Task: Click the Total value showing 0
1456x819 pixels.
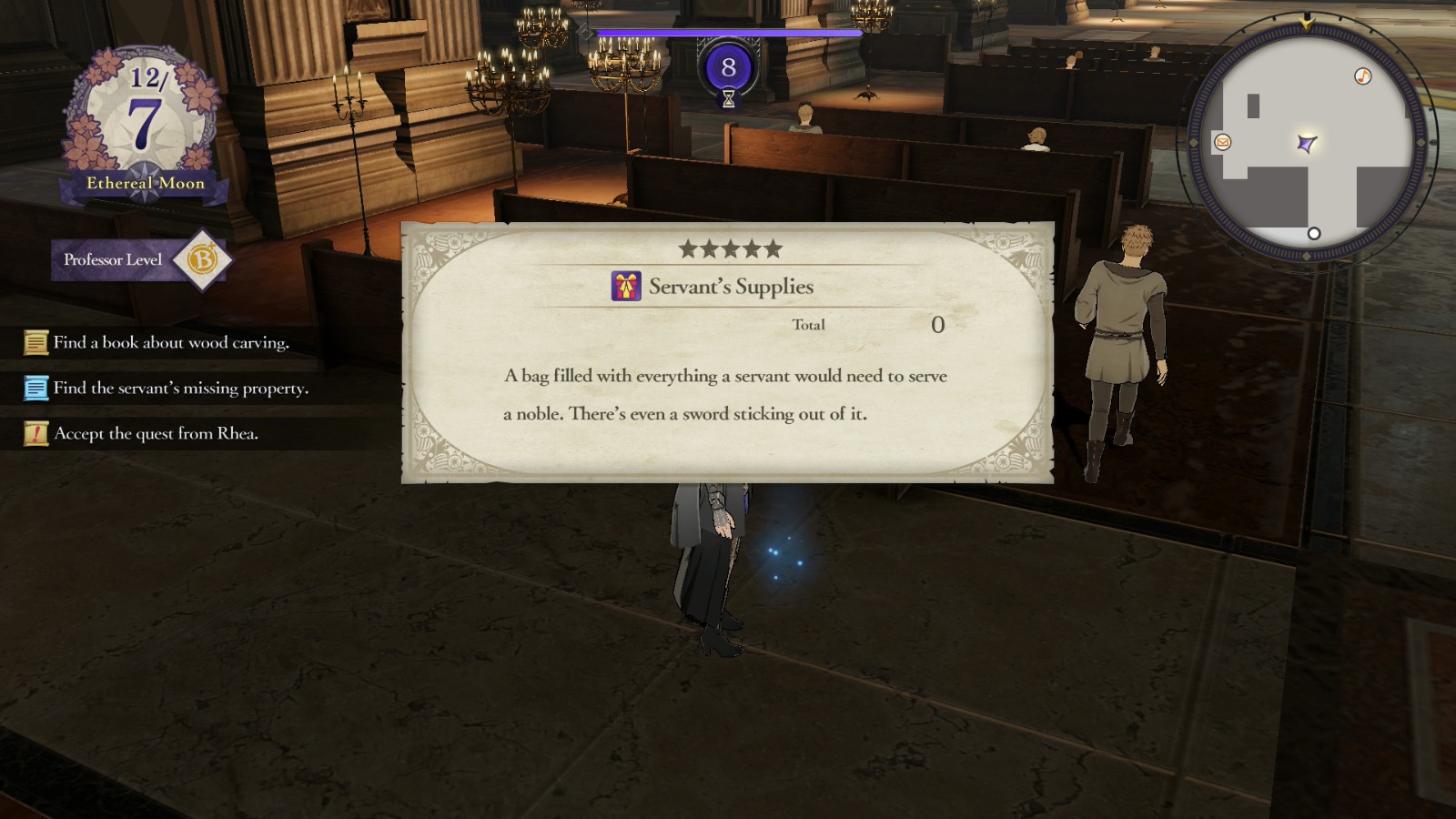Action: [938, 324]
